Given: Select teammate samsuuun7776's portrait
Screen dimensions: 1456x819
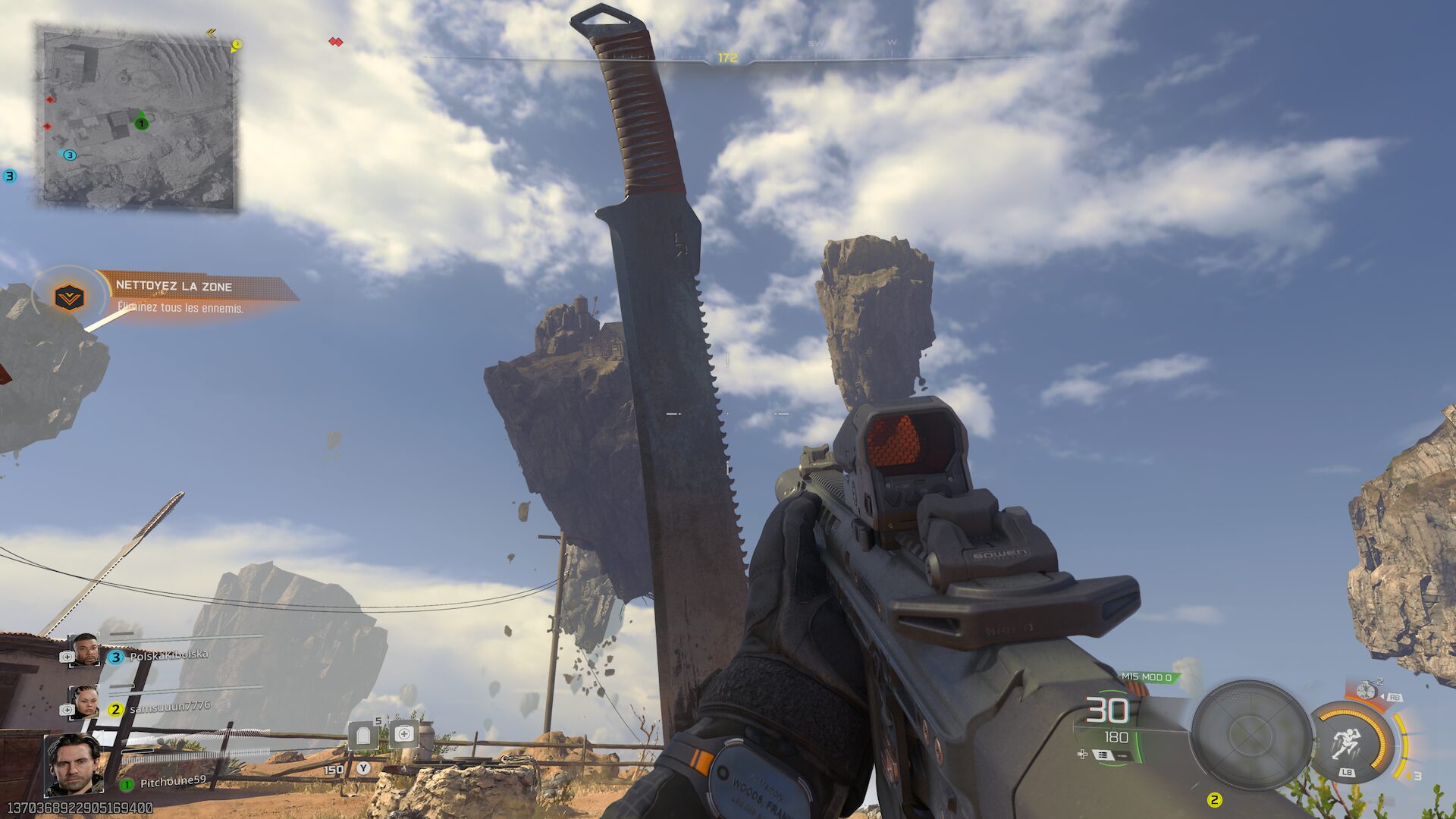Looking at the screenshot, I should pos(83,702).
